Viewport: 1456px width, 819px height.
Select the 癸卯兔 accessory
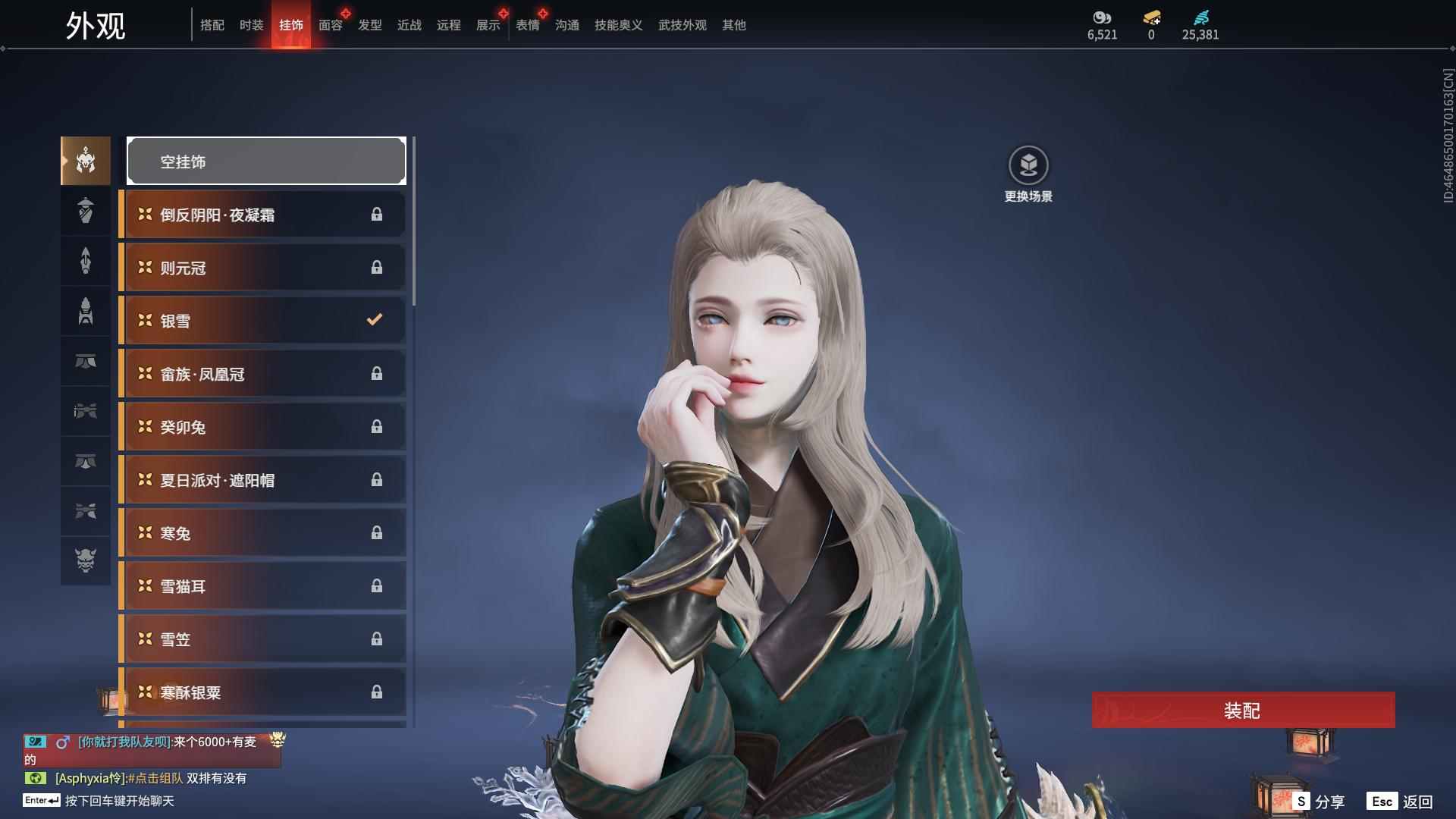[262, 427]
